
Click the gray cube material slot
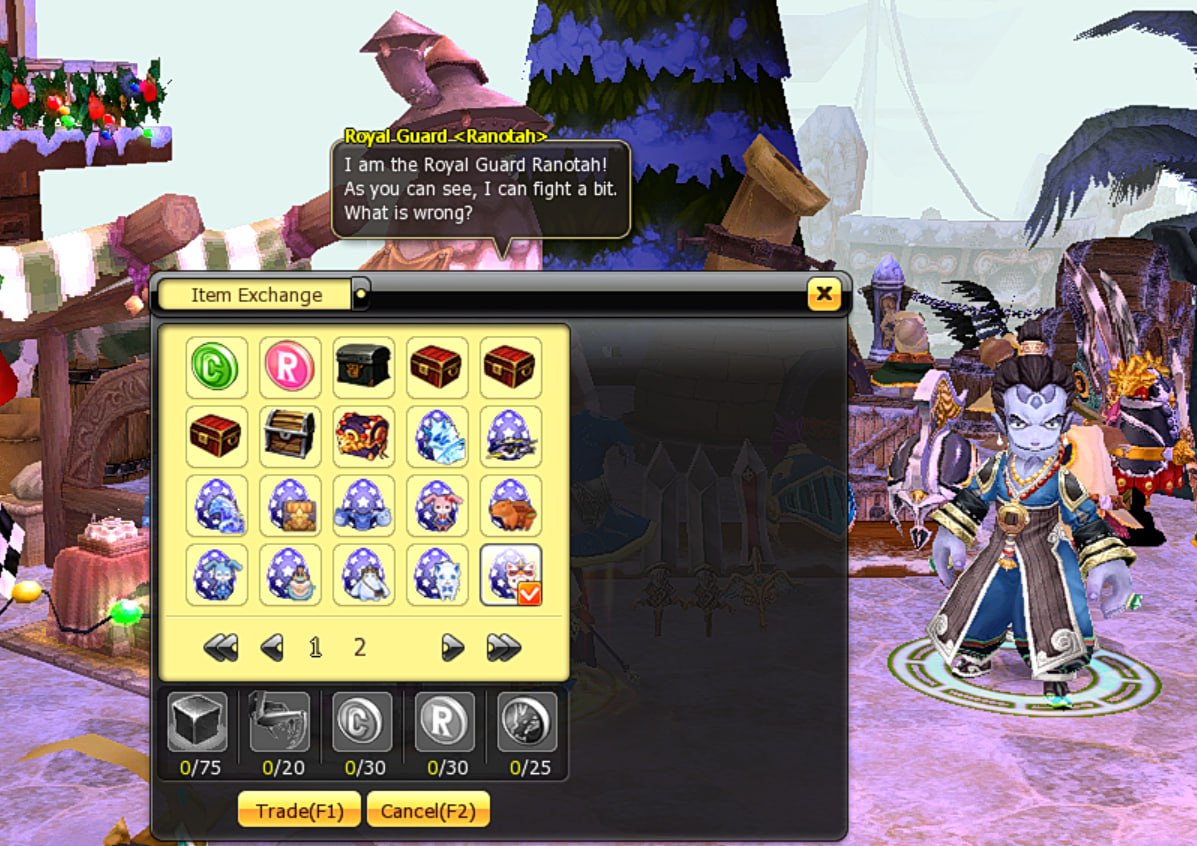coord(197,722)
